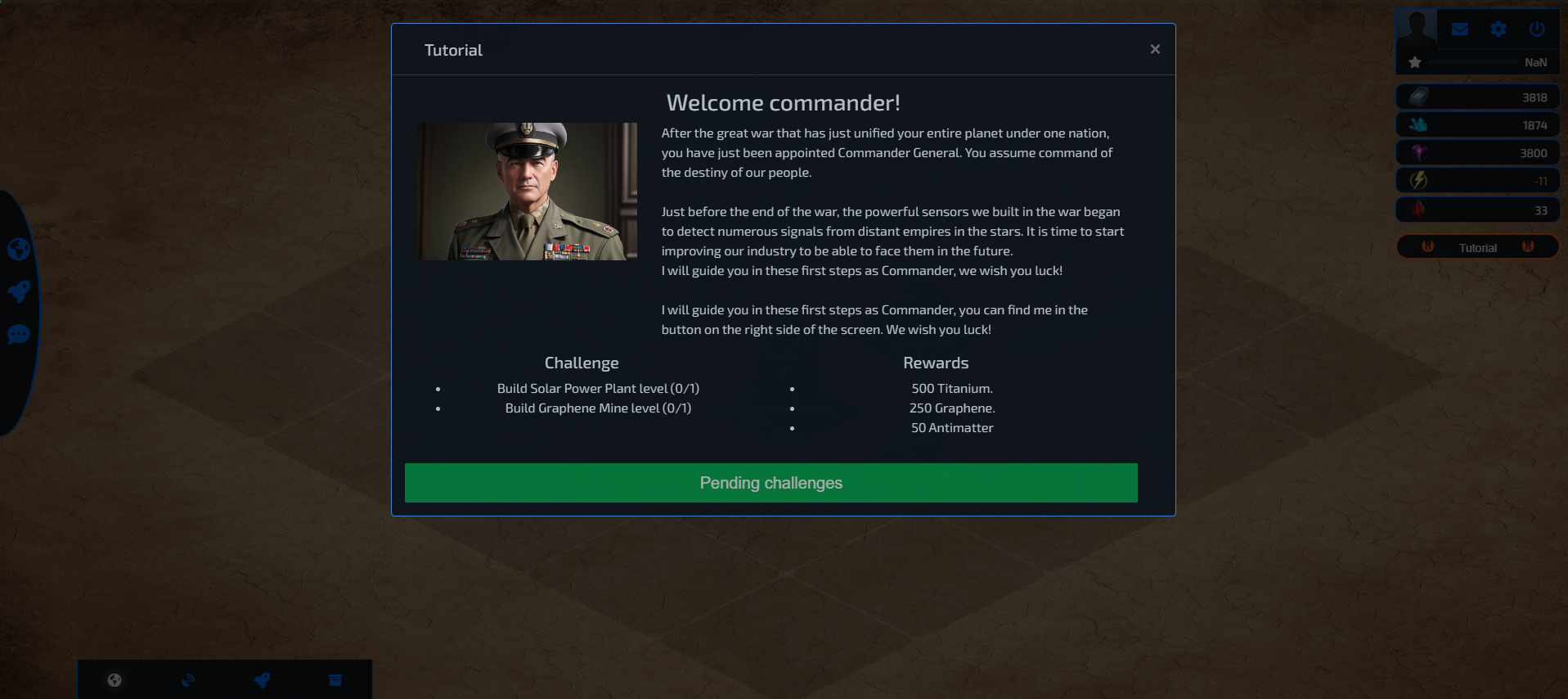Screen dimensions: 1568x699
Task: Open the red crystal resource showing 33
Action: click(x=1476, y=209)
